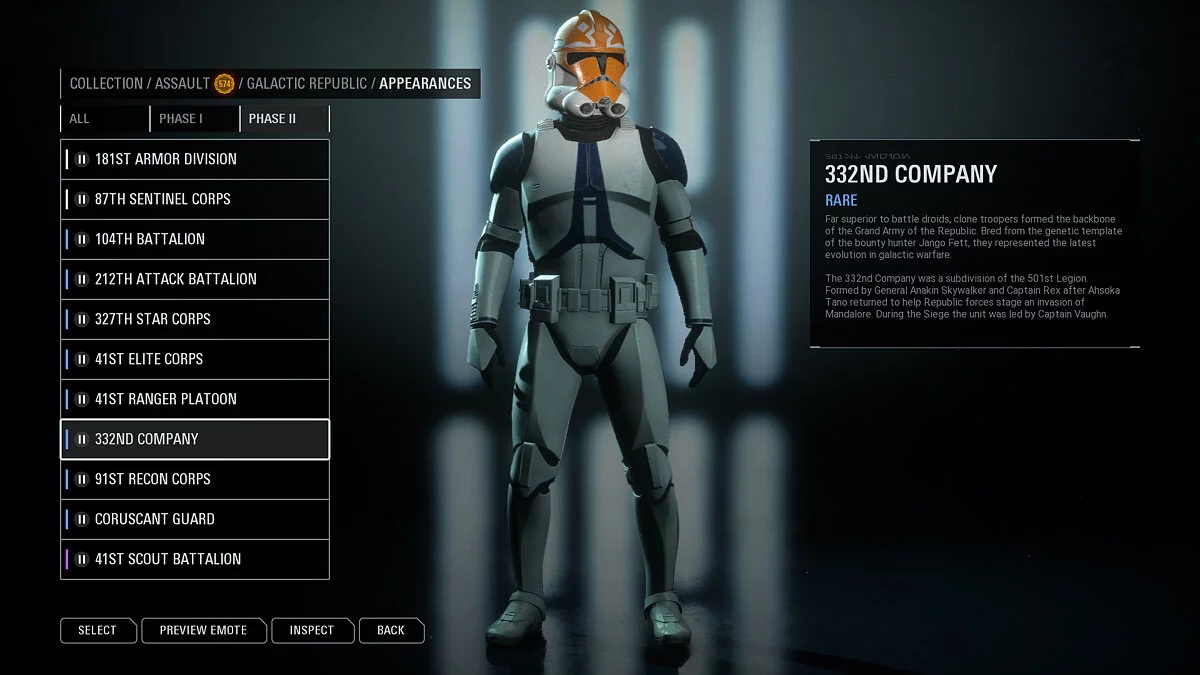Return to GALACTIC REPUBLIC in the breadcrumb
The height and width of the screenshot is (675, 1200).
pyautogui.click(x=307, y=84)
